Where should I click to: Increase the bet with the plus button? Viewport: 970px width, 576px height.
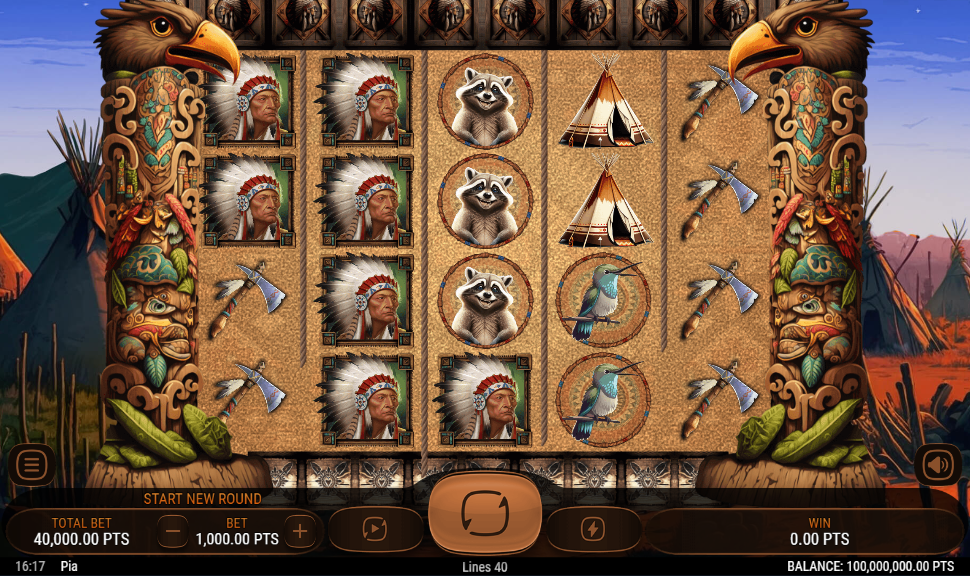[x=300, y=531]
